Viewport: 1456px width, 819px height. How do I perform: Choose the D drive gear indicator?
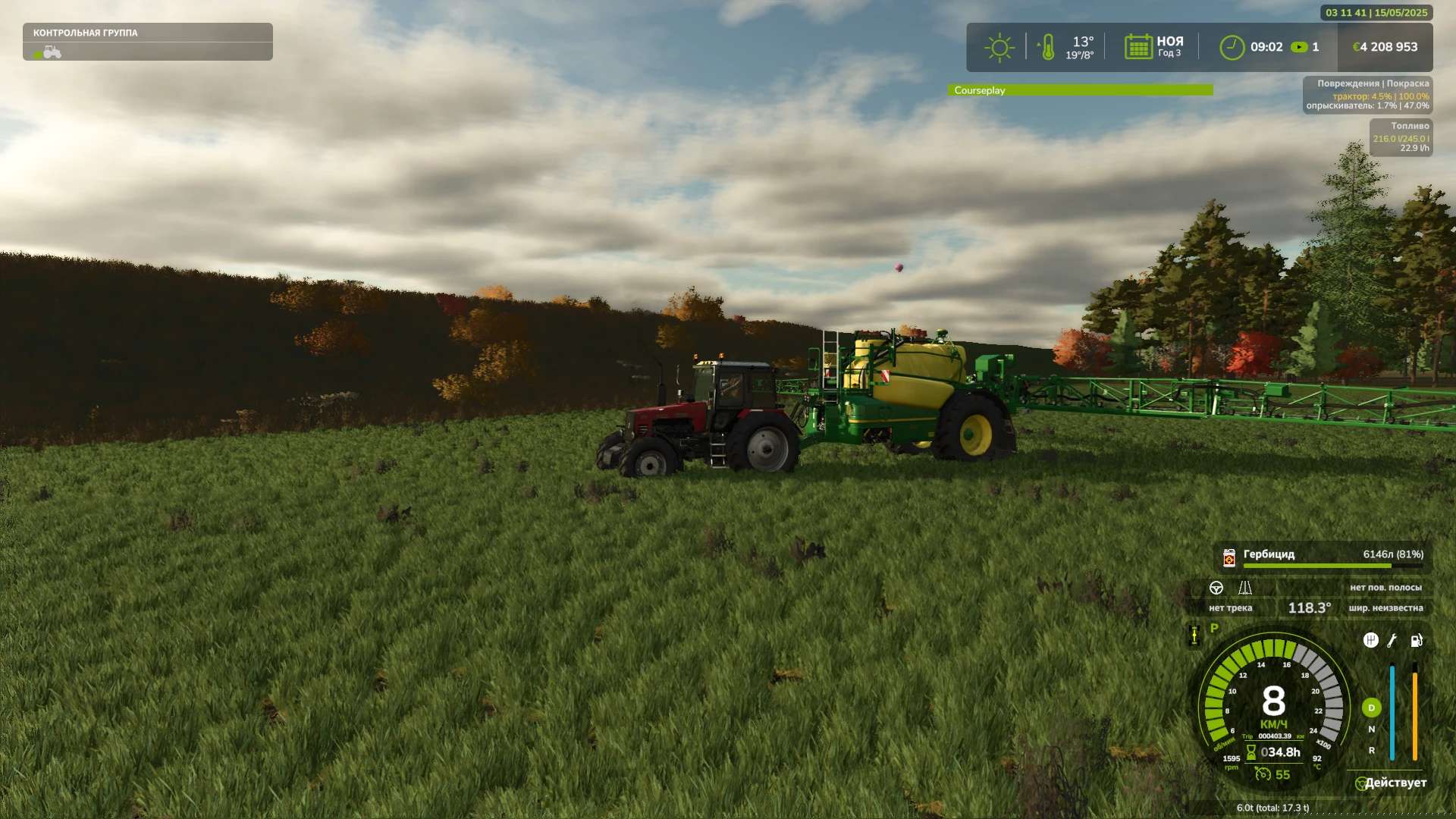pyautogui.click(x=1371, y=708)
